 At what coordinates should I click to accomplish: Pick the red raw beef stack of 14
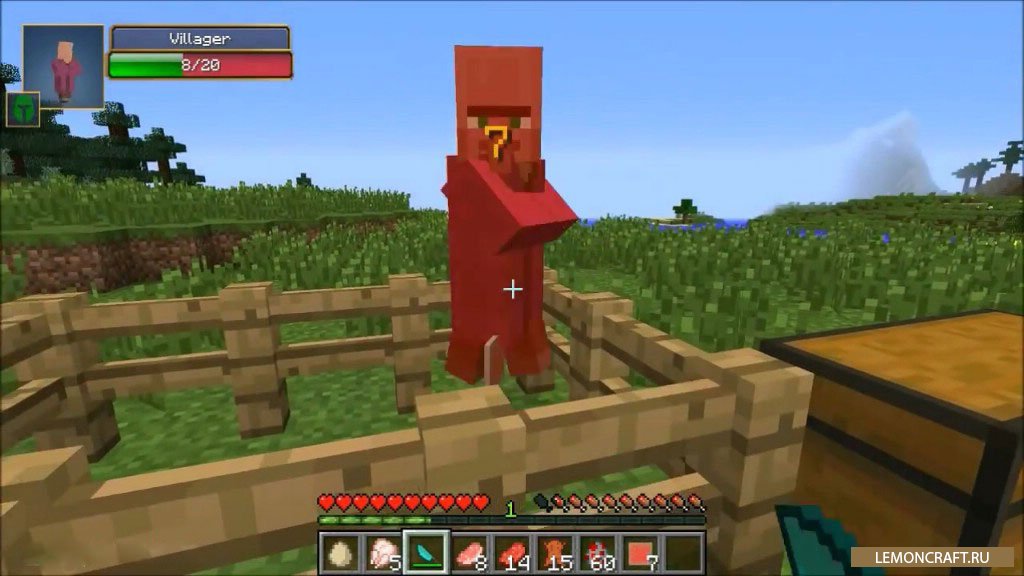[x=513, y=553]
